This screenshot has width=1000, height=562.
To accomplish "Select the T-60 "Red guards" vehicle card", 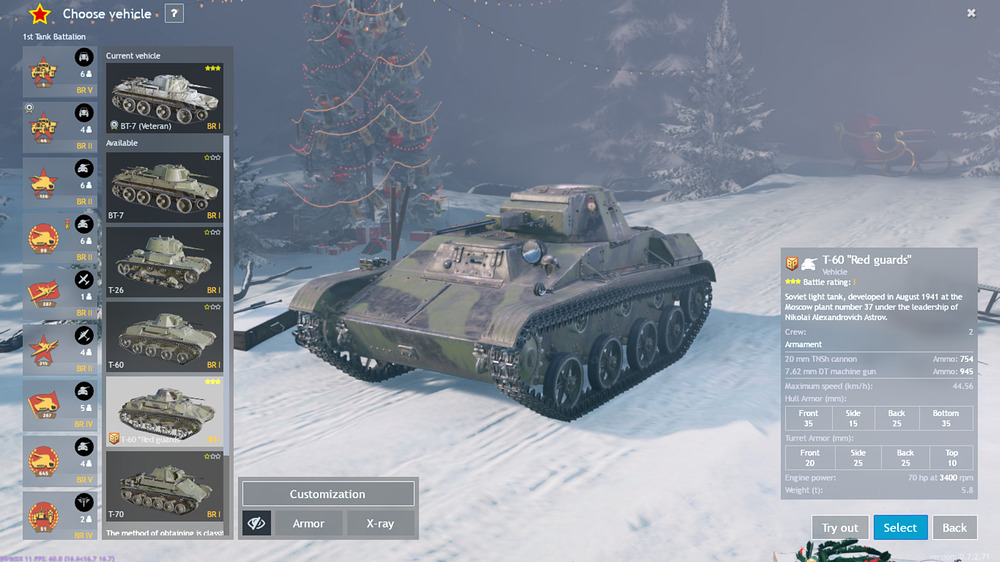I will [x=165, y=411].
